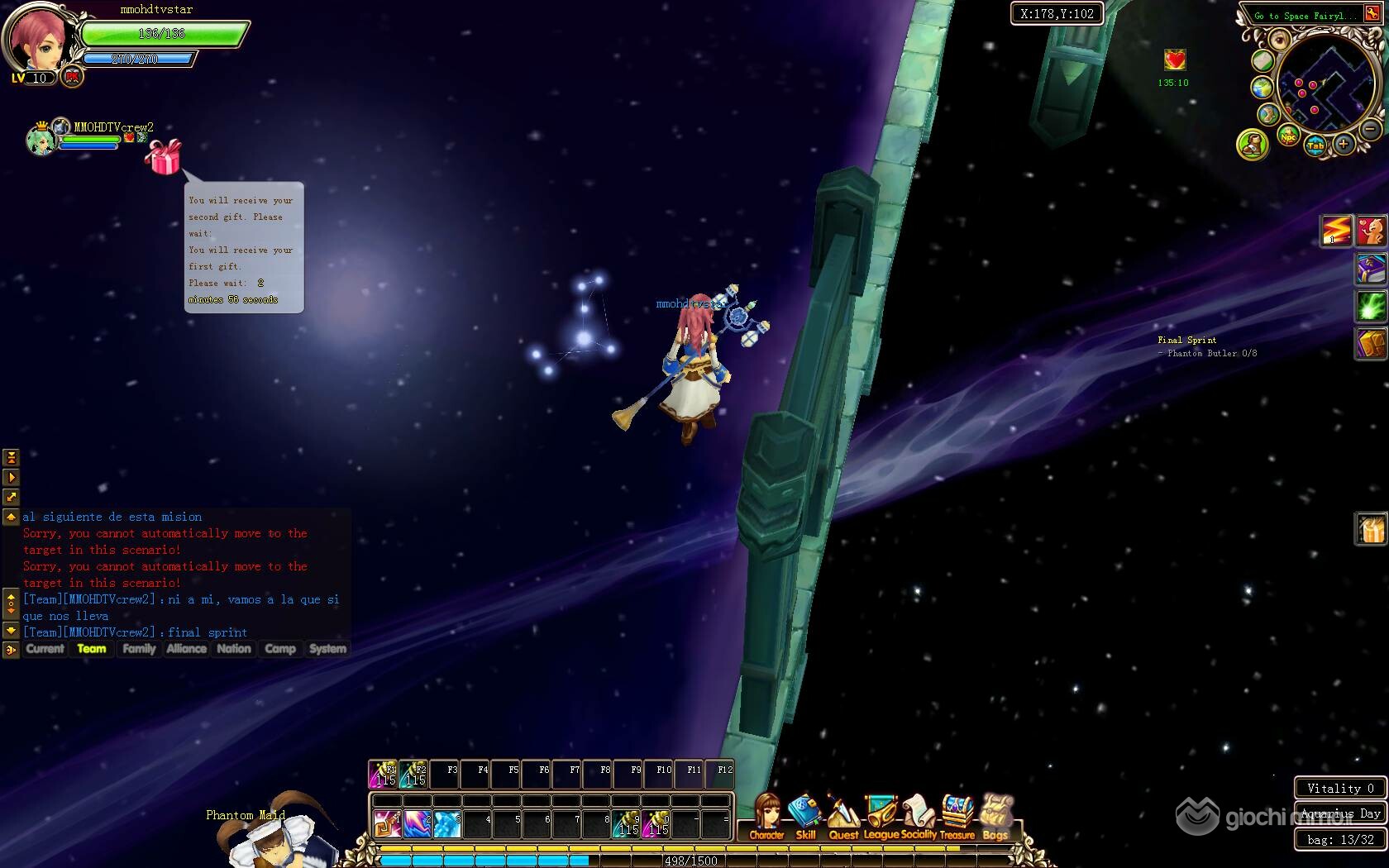Open the Sociality scroll menu
The width and height of the screenshot is (1389, 868).
coord(918,815)
